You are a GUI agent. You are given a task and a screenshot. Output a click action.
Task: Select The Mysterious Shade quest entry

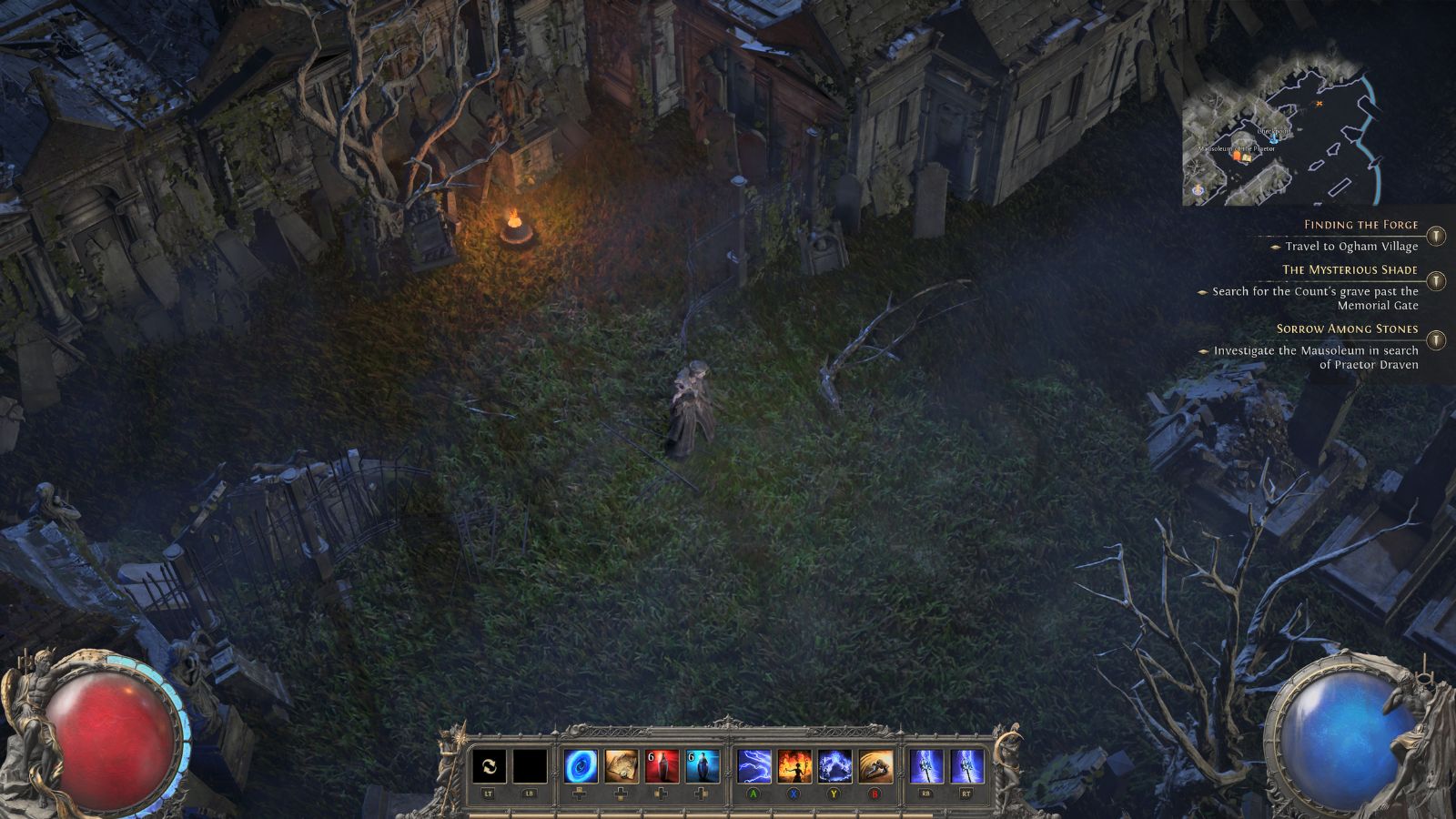1350,269
